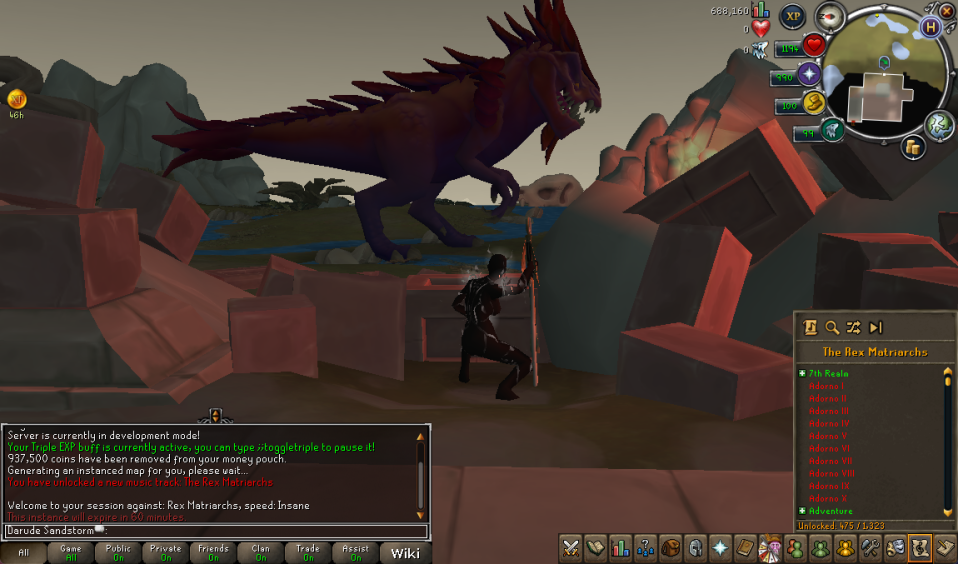The width and height of the screenshot is (958, 564).
Task: Expand the Adventure music category
Action: (x=802, y=511)
